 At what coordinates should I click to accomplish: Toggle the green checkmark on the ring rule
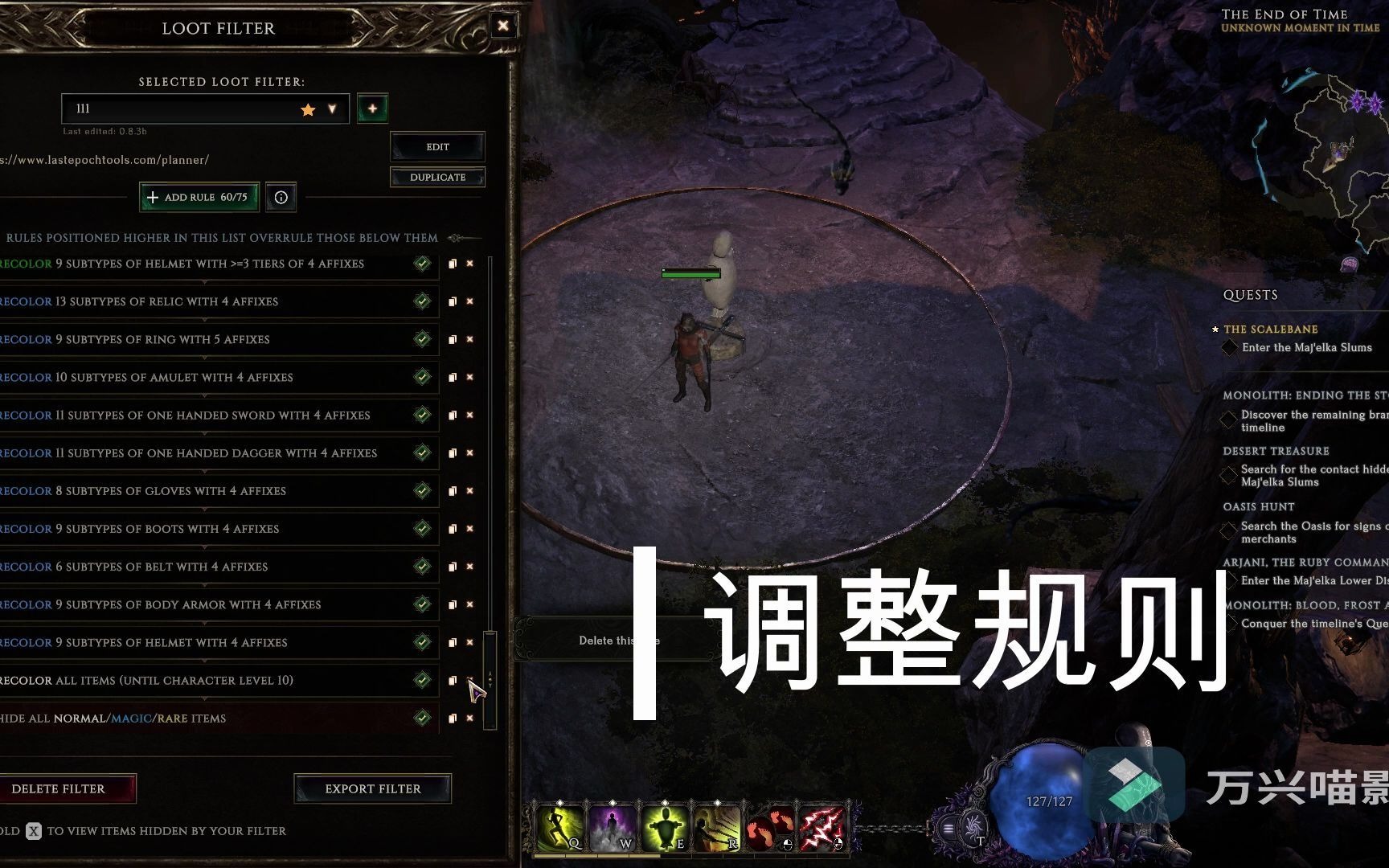[x=421, y=339]
